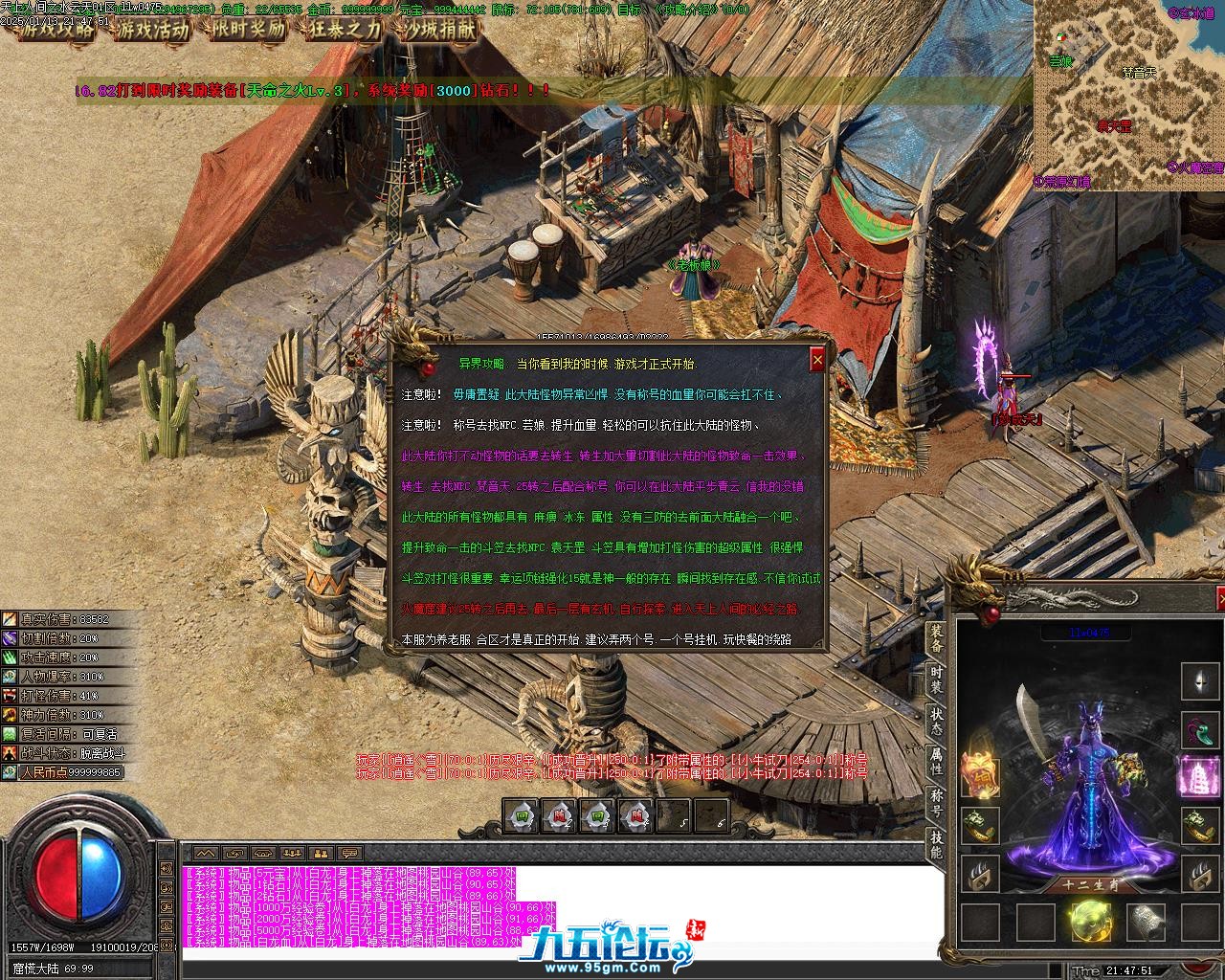Open the 技能 skills tab
The width and height of the screenshot is (1225, 980).
coord(936,844)
